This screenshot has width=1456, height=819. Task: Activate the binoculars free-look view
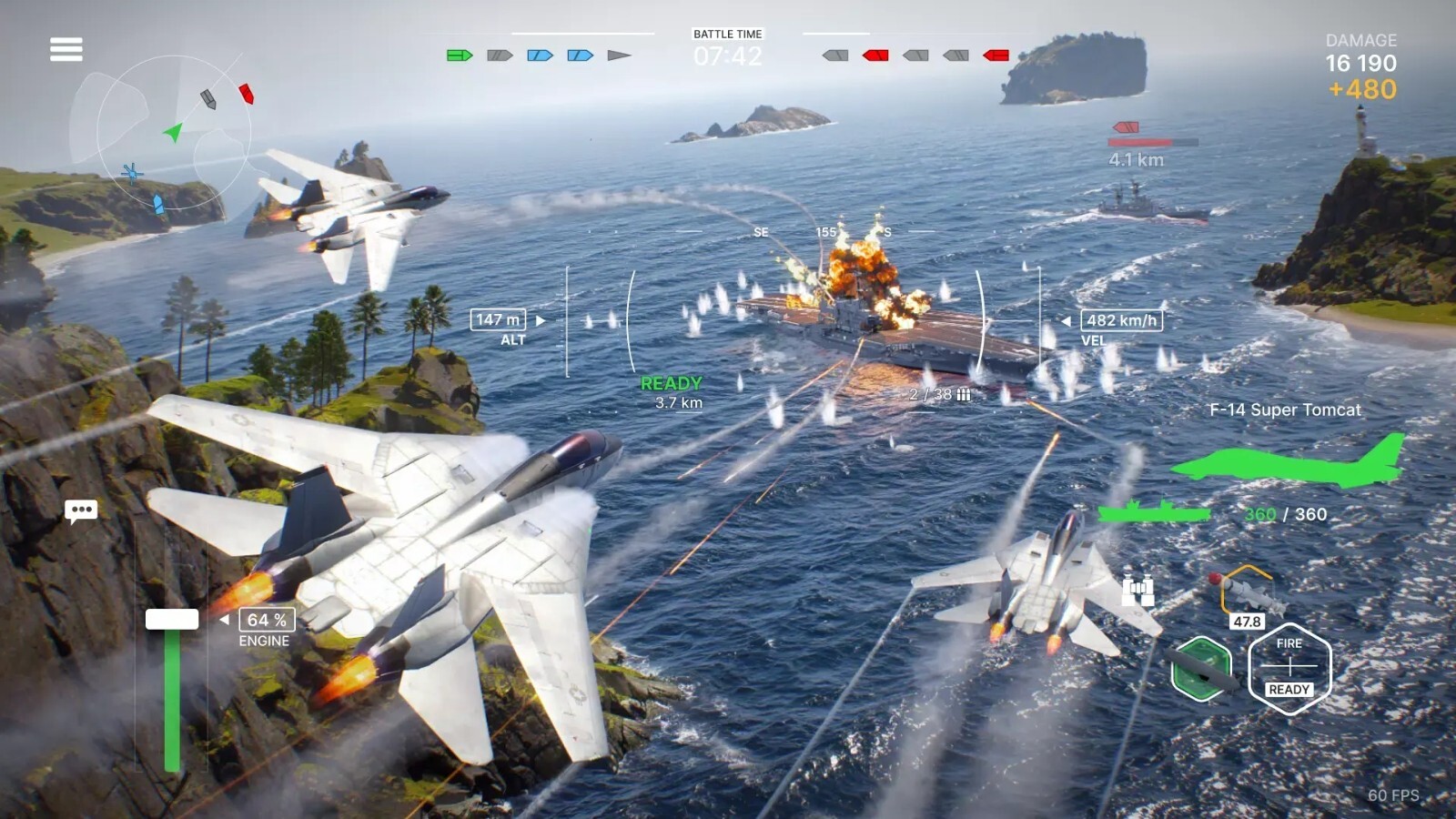(1139, 591)
